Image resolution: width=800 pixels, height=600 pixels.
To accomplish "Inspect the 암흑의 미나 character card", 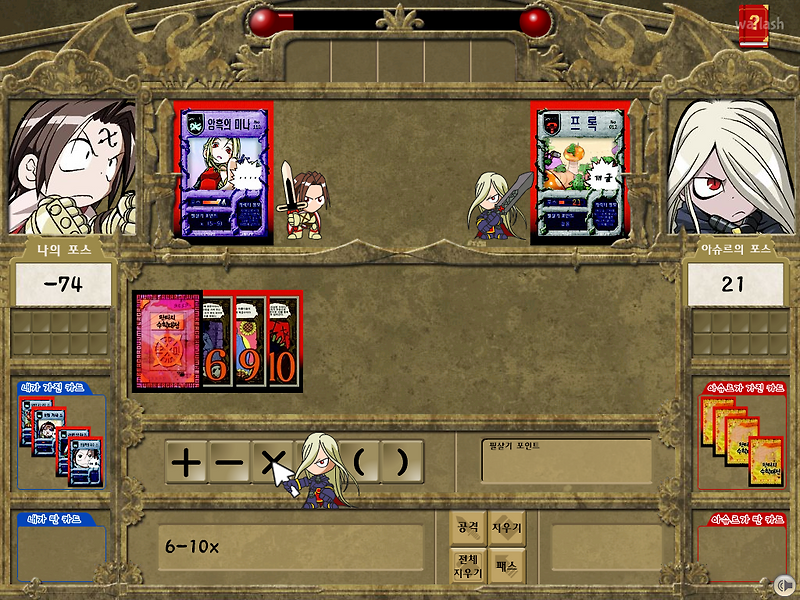I will point(221,173).
